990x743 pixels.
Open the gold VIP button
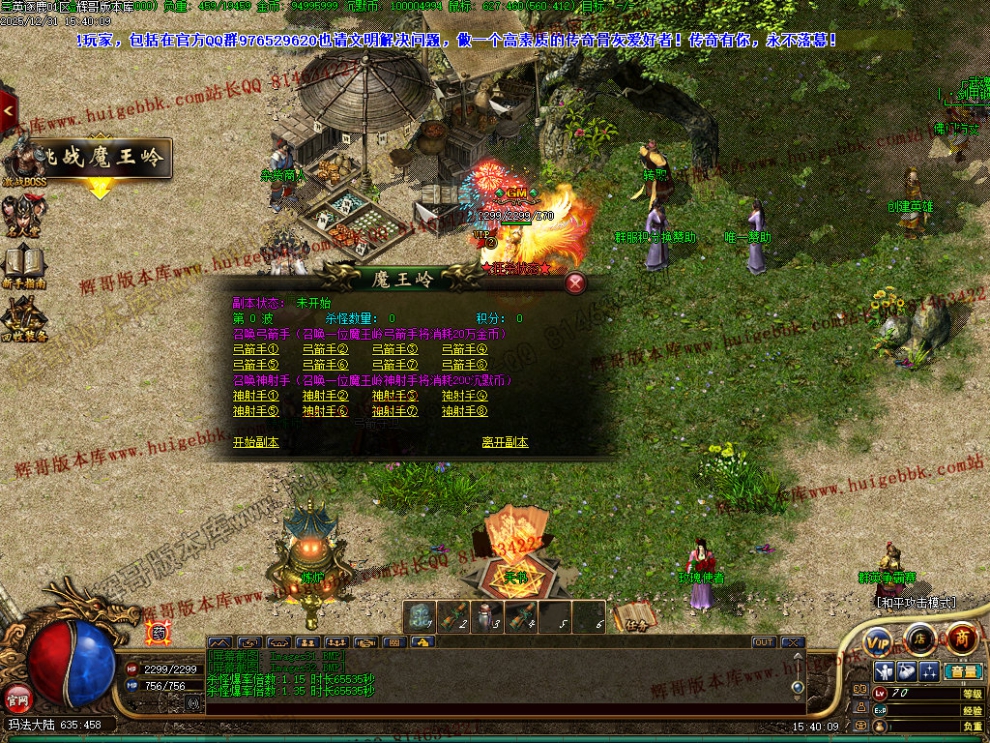click(x=879, y=640)
